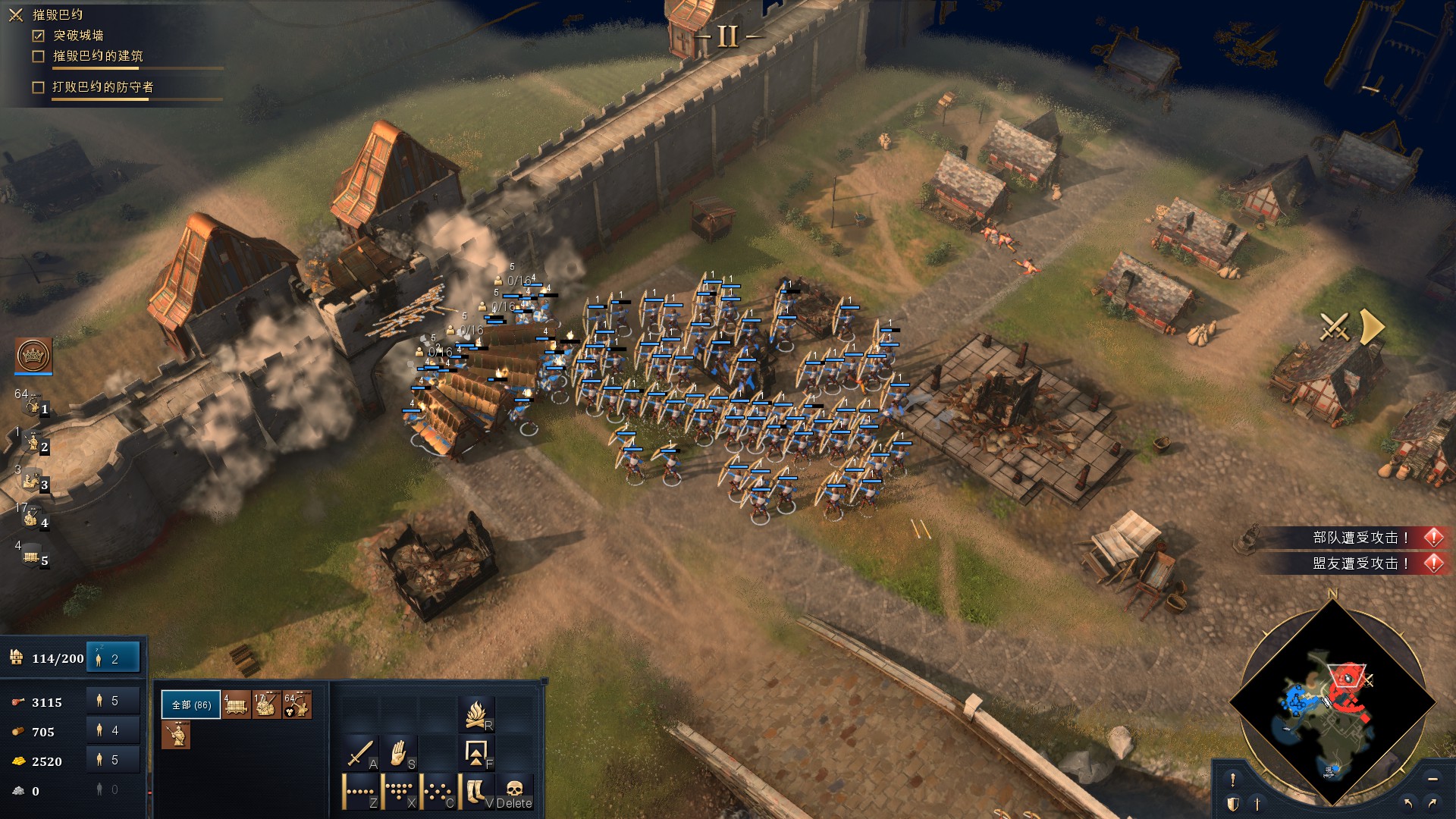
Task: Select control group 4 crossbowmen
Action: pyautogui.click(x=33, y=520)
